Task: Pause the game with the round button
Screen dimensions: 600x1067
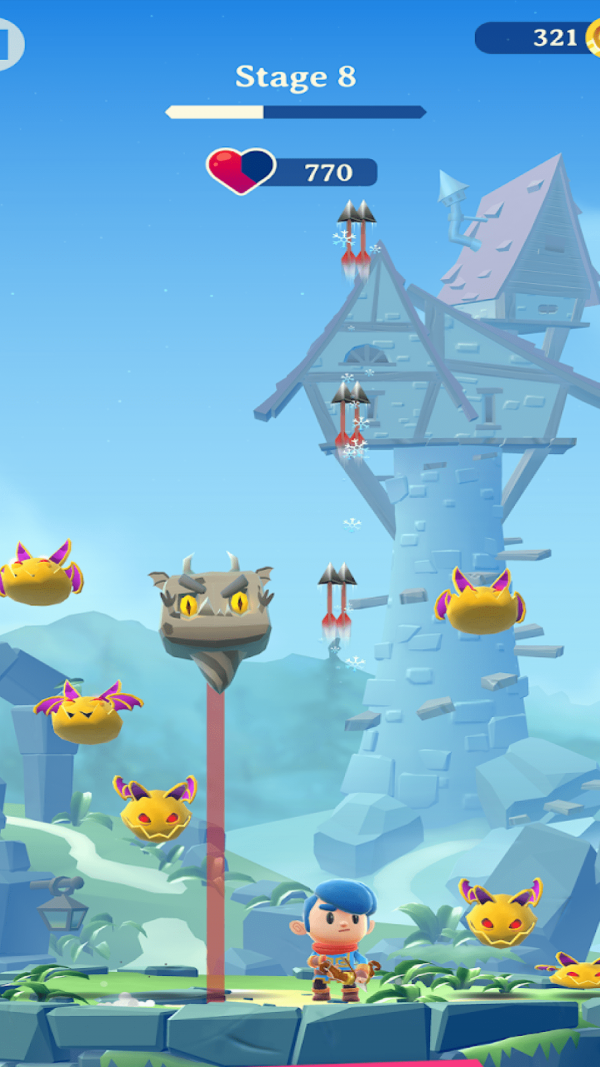Action: point(8,44)
